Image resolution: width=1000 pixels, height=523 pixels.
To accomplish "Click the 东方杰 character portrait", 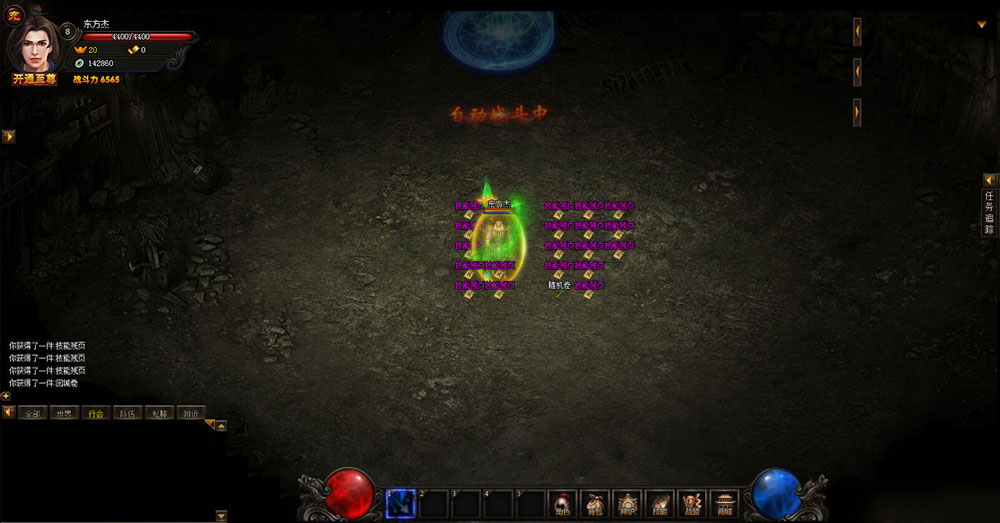I will (x=36, y=44).
